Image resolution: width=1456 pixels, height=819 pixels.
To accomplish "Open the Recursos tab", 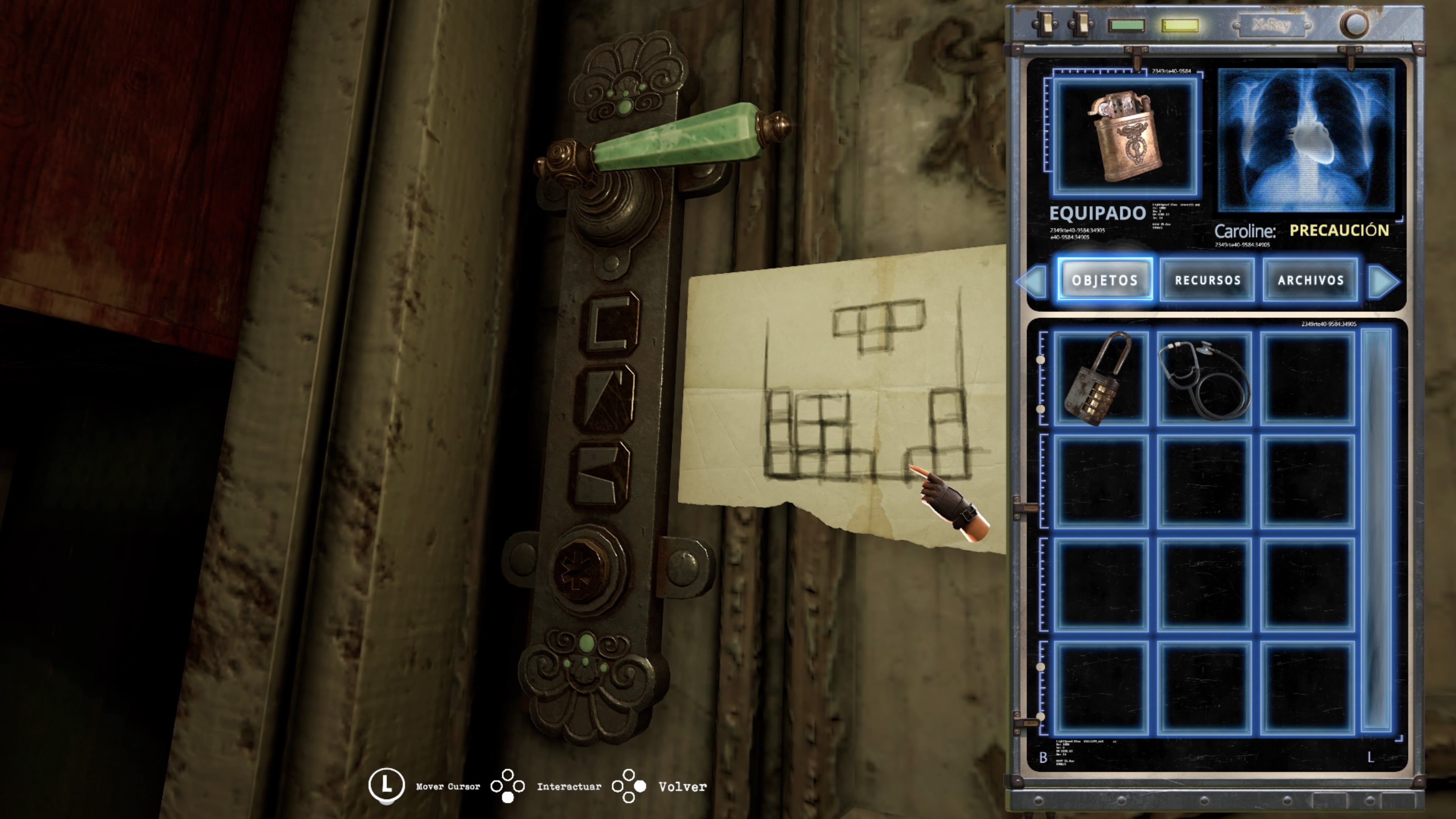I will coord(1207,280).
